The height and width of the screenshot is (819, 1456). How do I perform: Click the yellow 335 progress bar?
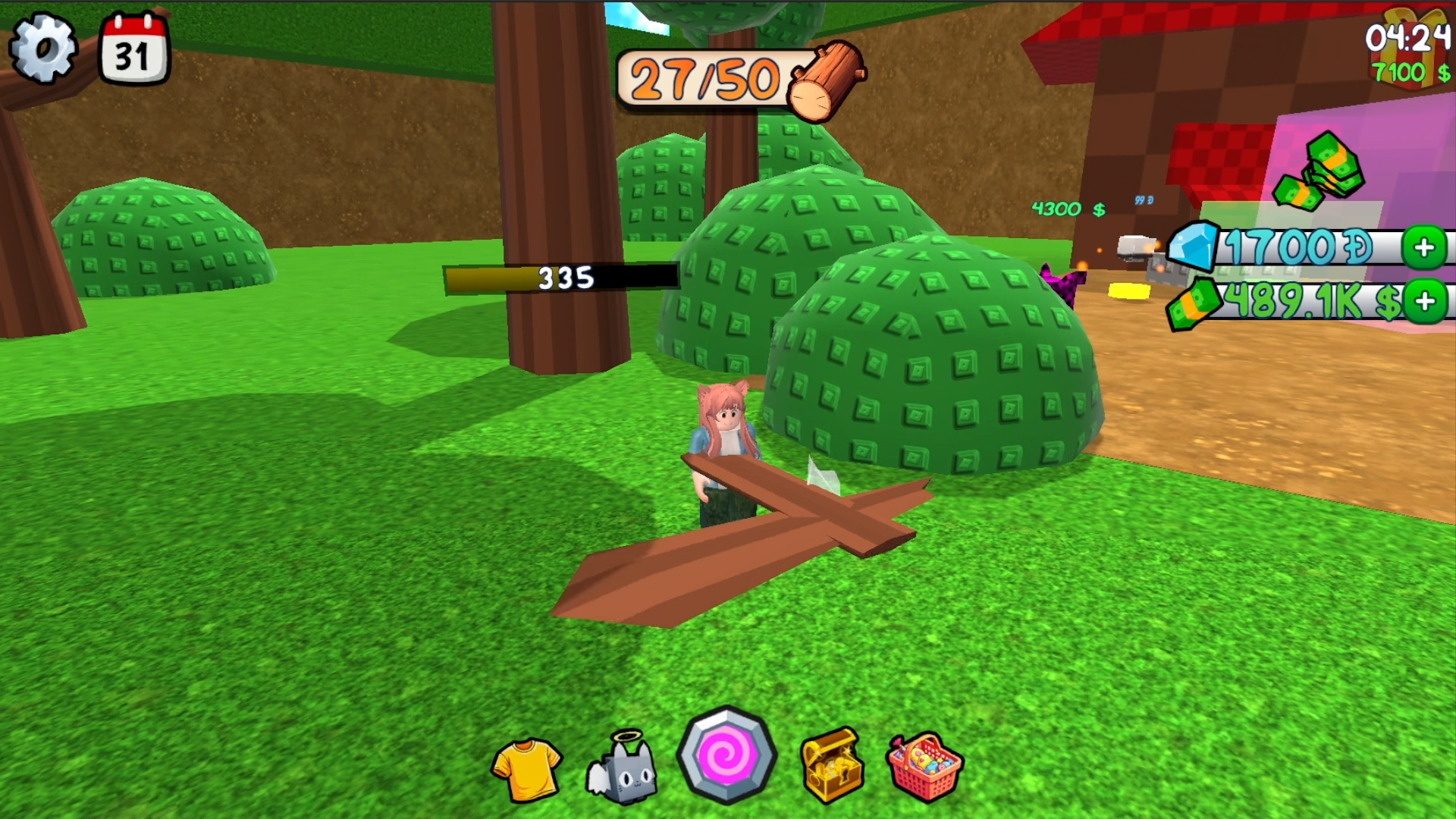(x=561, y=278)
